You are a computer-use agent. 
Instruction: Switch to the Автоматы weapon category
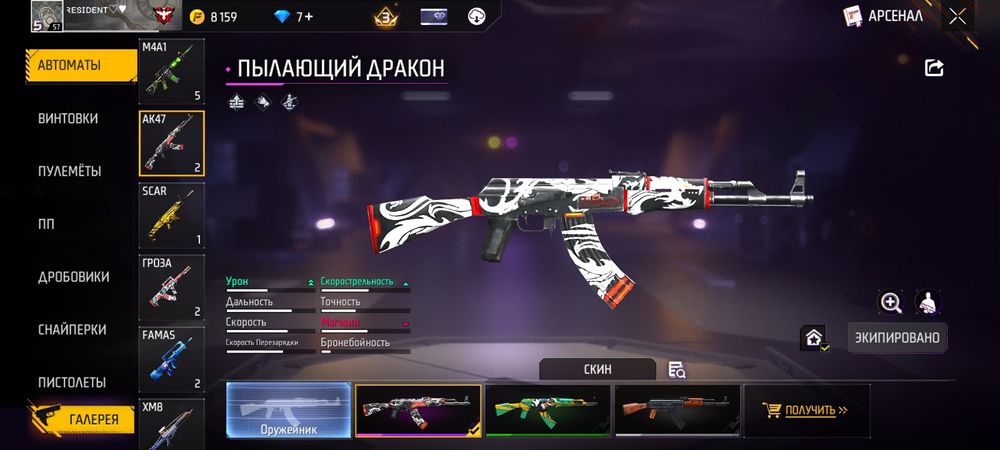[x=69, y=65]
